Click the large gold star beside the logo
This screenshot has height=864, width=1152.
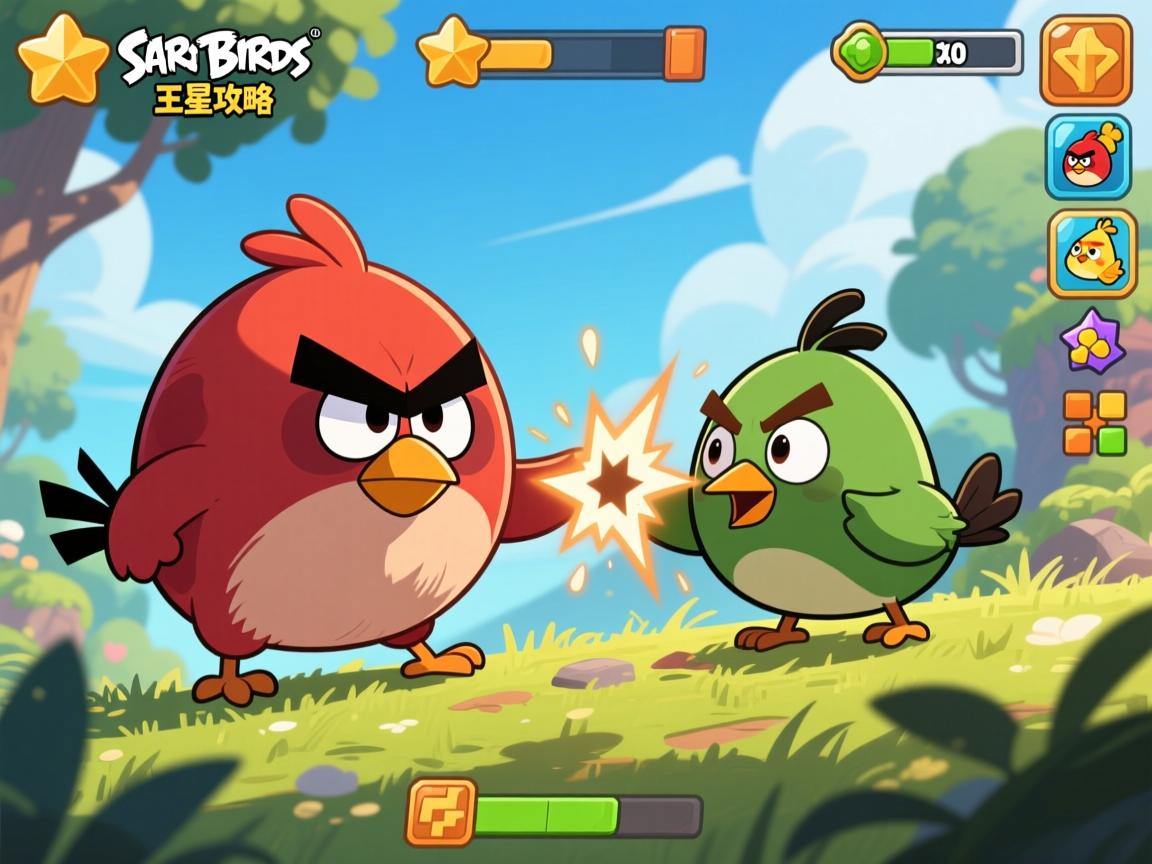click(62, 60)
